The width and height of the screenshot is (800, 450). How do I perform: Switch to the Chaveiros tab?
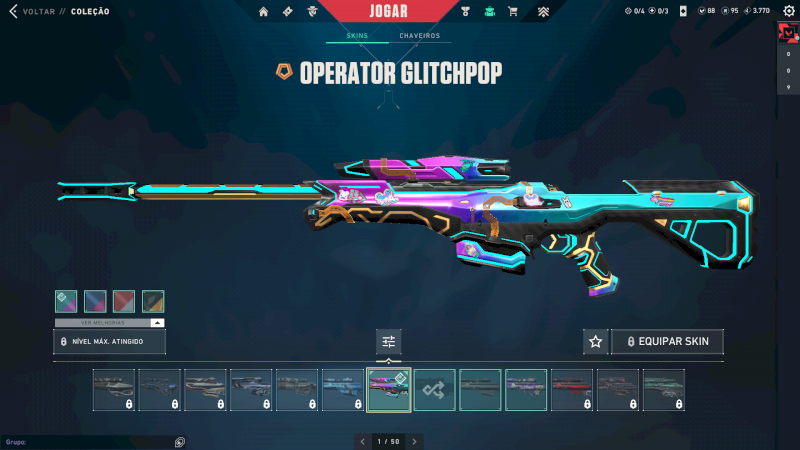419,36
